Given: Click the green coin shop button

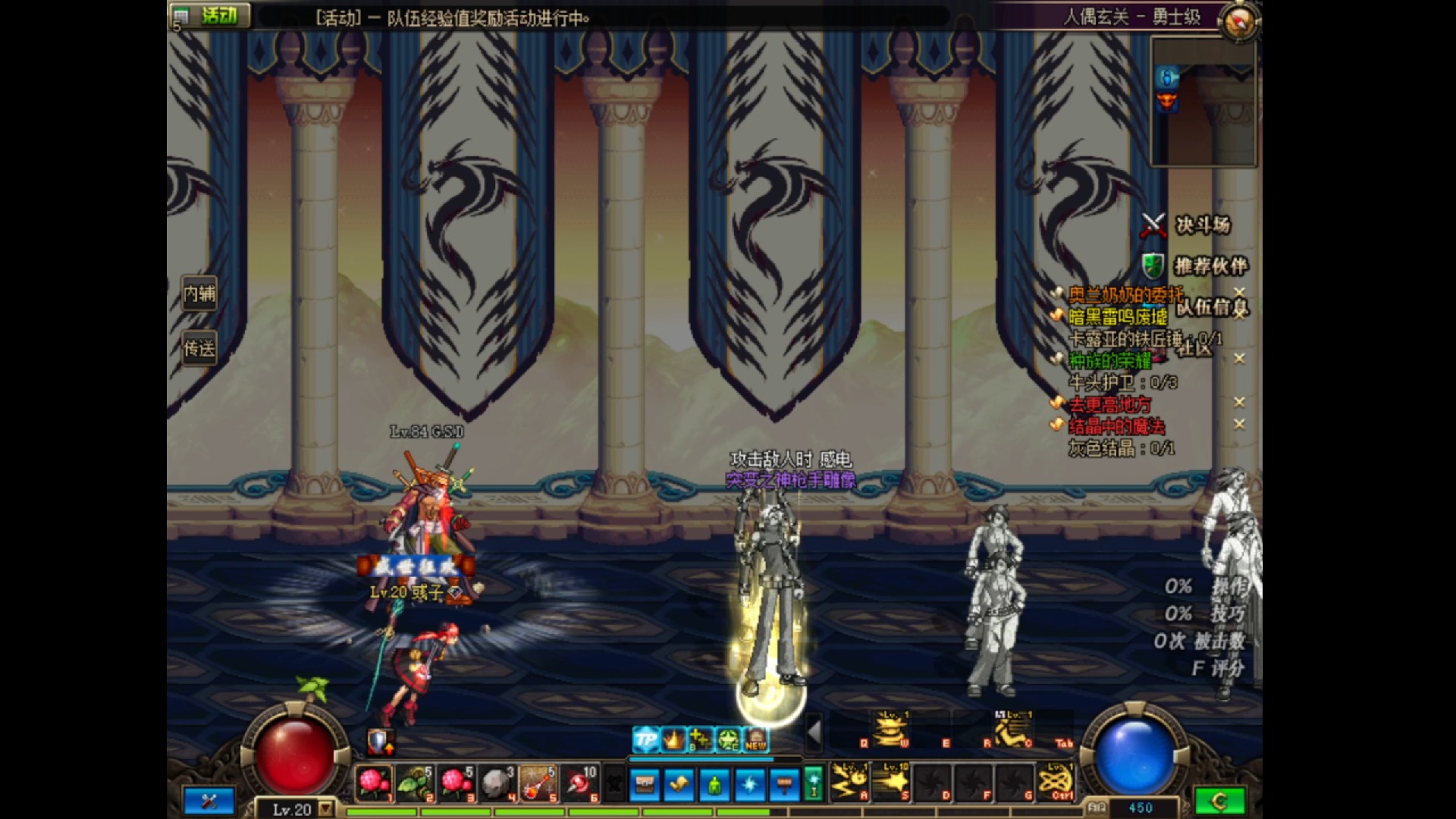Looking at the screenshot, I should click(1219, 801).
